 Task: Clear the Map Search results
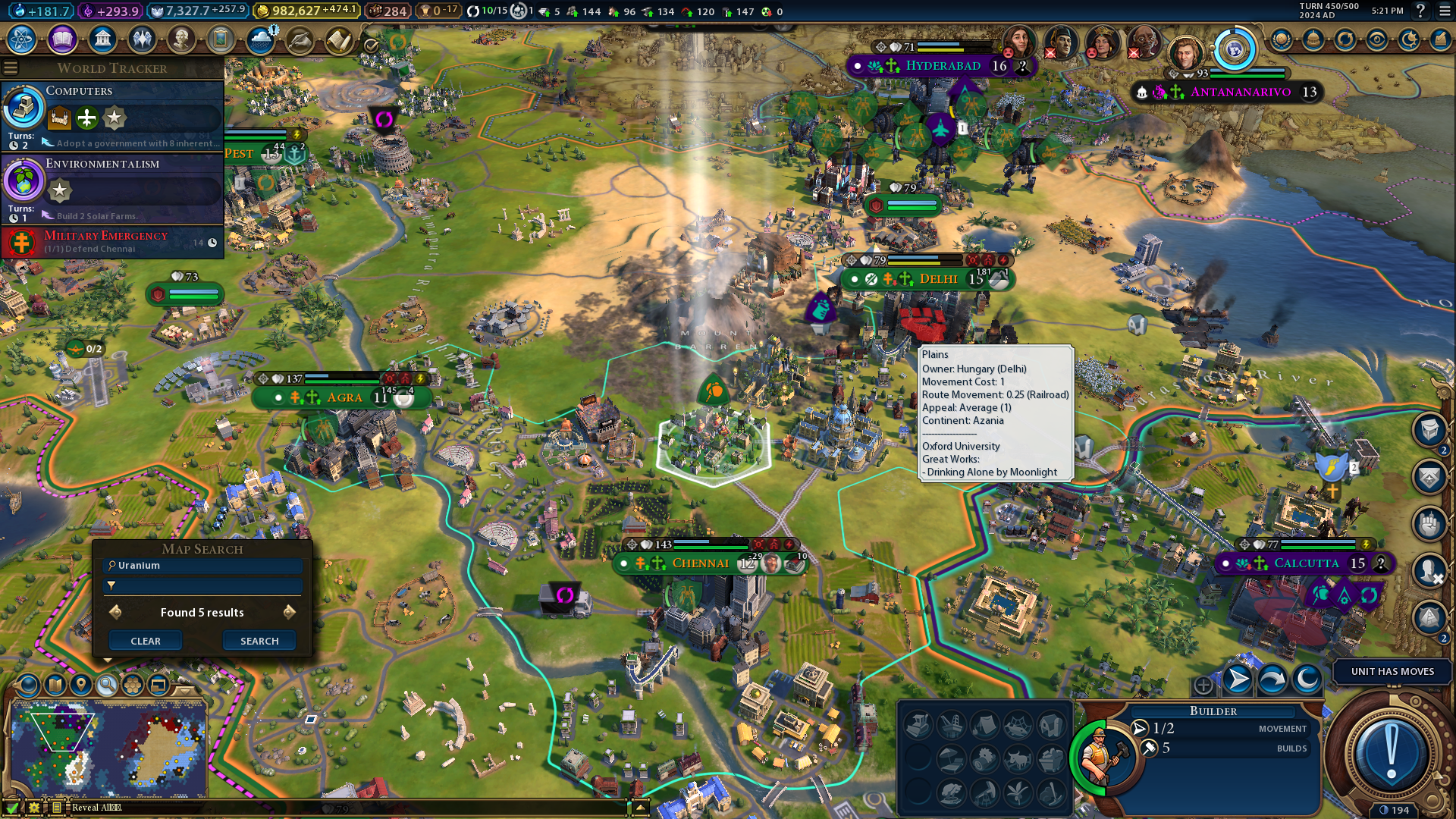[x=146, y=641]
